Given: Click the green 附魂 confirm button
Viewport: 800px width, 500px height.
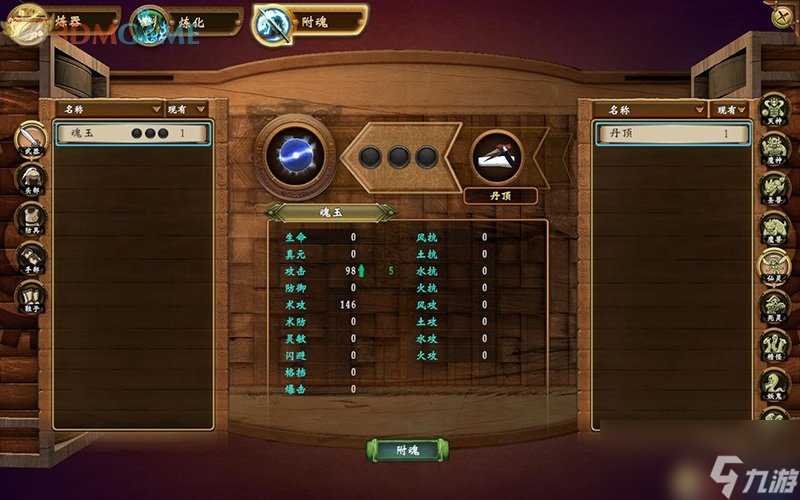Looking at the screenshot, I should pos(404,450).
